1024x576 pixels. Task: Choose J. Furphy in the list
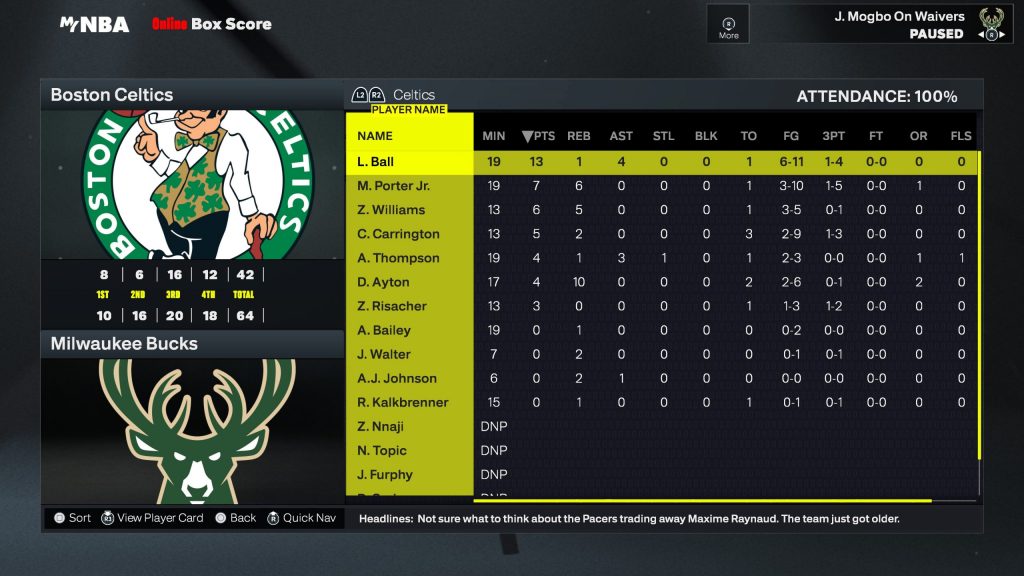[385, 474]
